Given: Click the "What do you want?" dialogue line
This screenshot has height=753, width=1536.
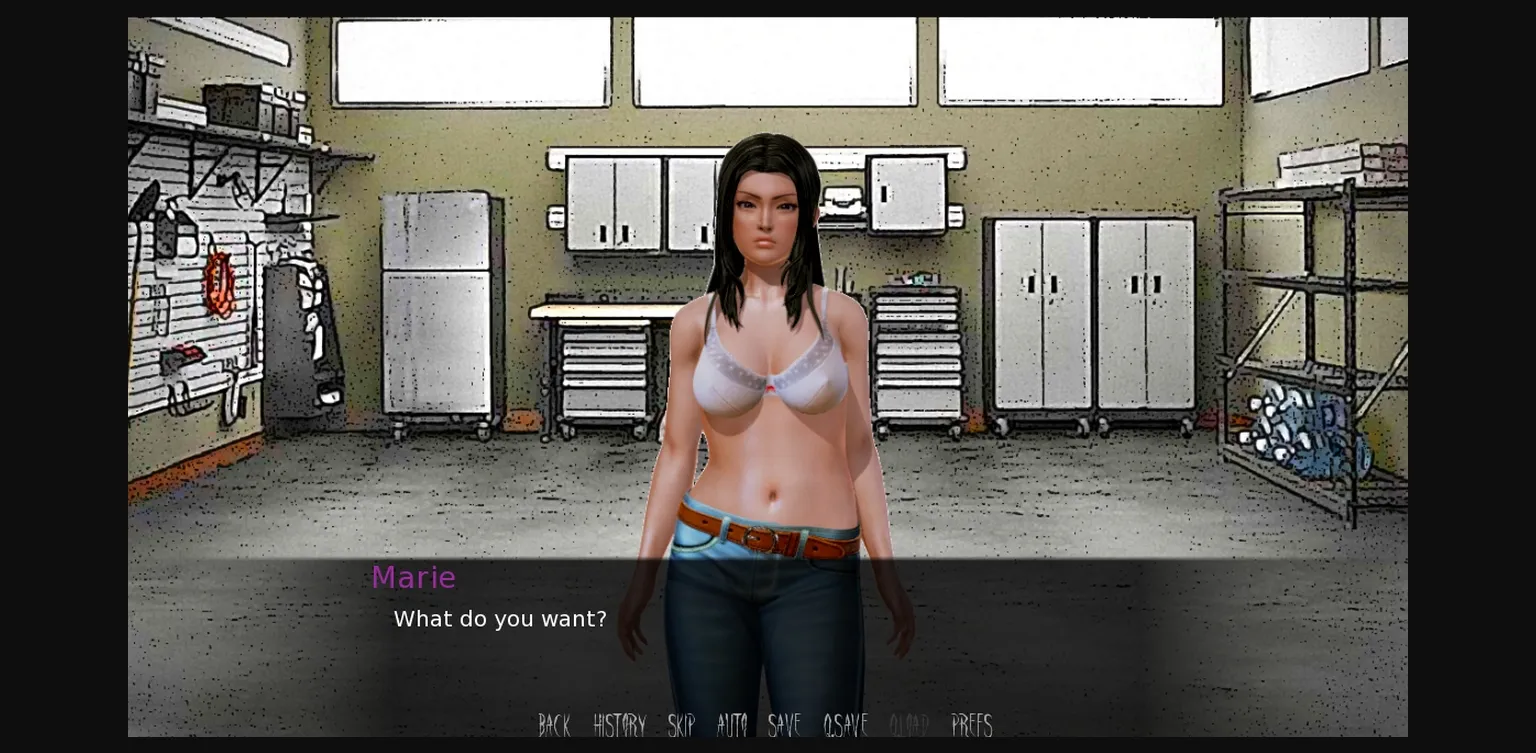Looking at the screenshot, I should coord(500,619).
